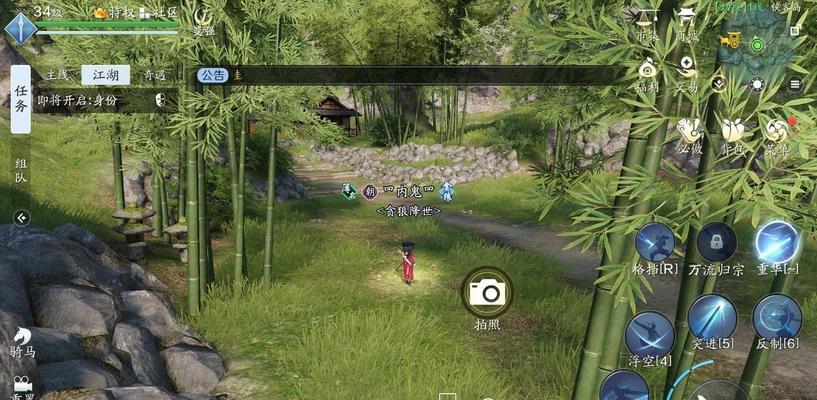Open the 菜单 main menu
The height and width of the screenshot is (400, 817).
(x=776, y=134)
